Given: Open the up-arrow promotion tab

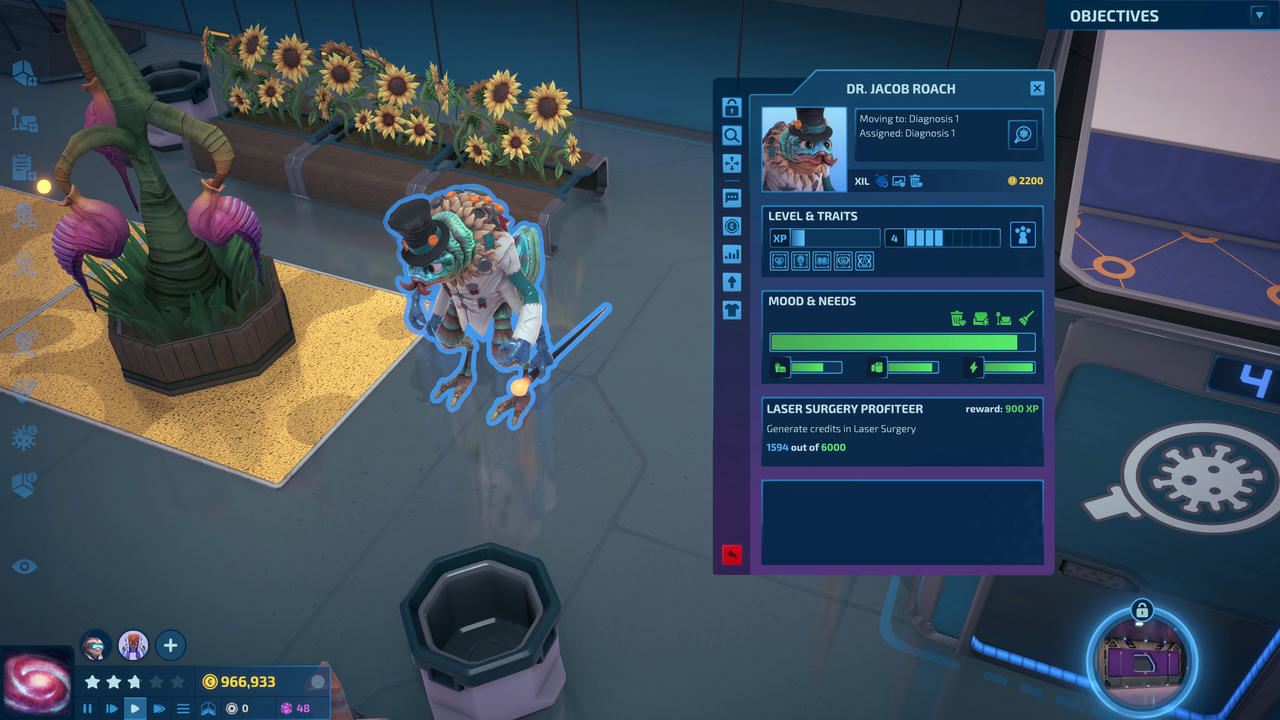Looking at the screenshot, I should point(732,282).
